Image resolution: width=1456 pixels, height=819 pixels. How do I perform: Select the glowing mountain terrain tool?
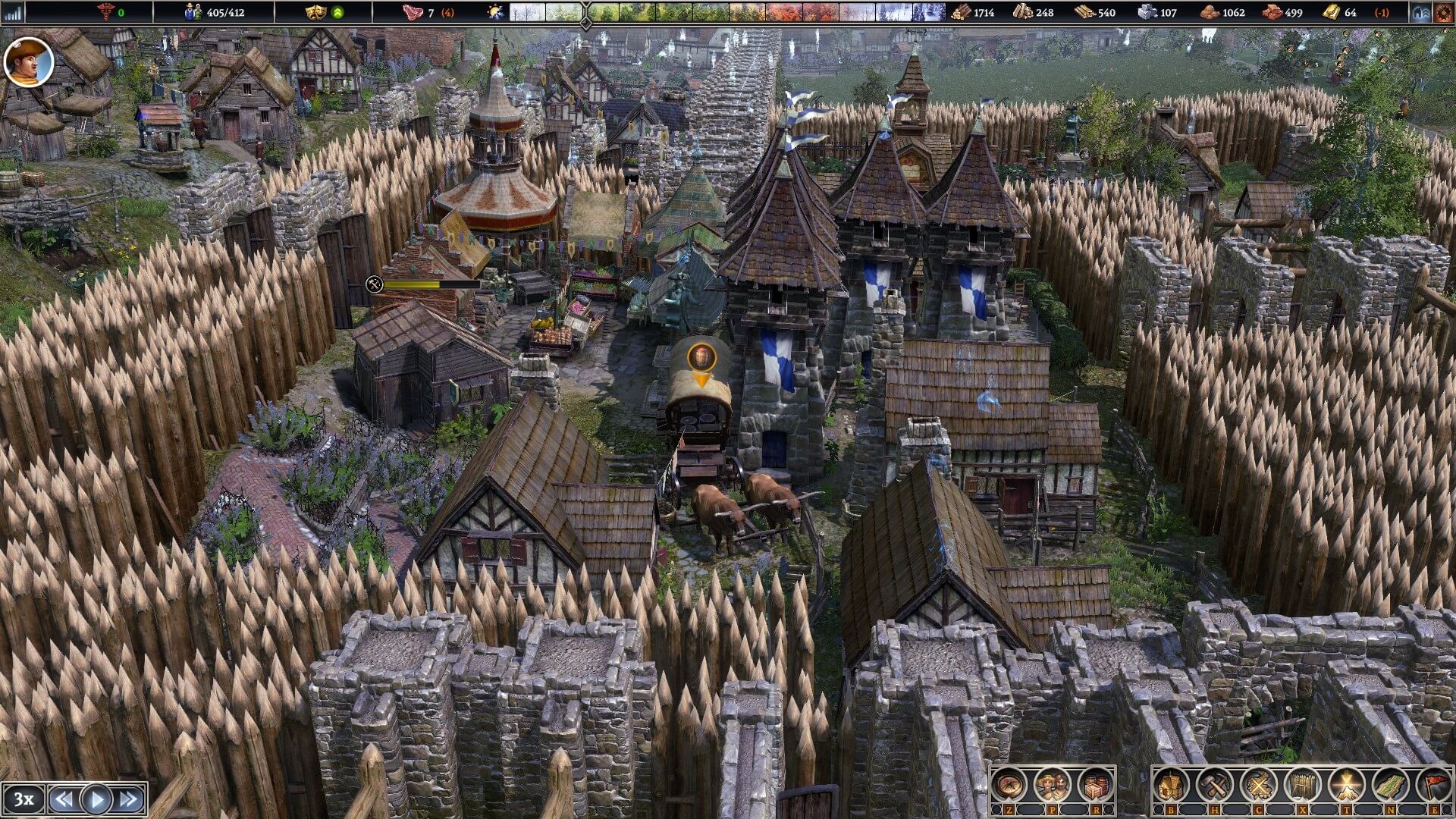[x=1348, y=785]
